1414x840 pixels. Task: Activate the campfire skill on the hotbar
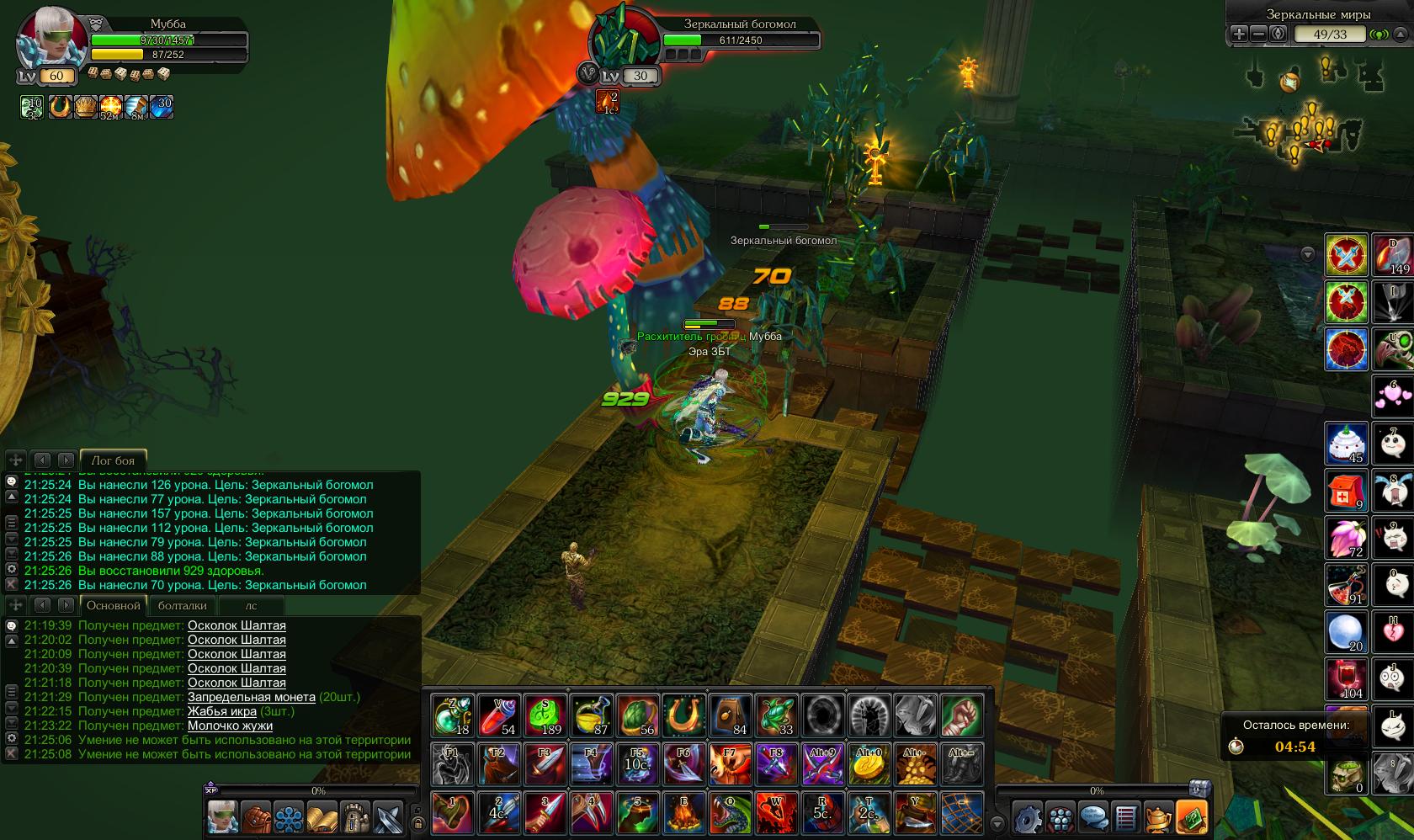pos(684,812)
